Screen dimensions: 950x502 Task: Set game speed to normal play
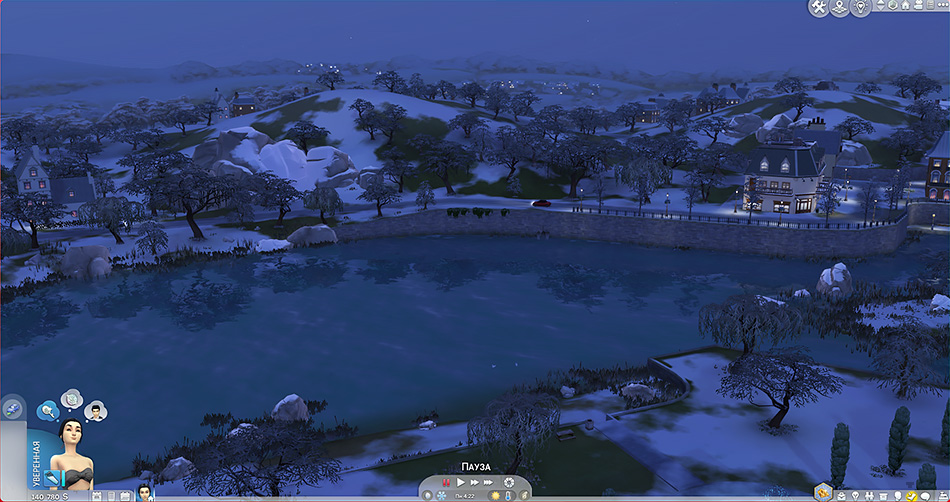coord(461,482)
